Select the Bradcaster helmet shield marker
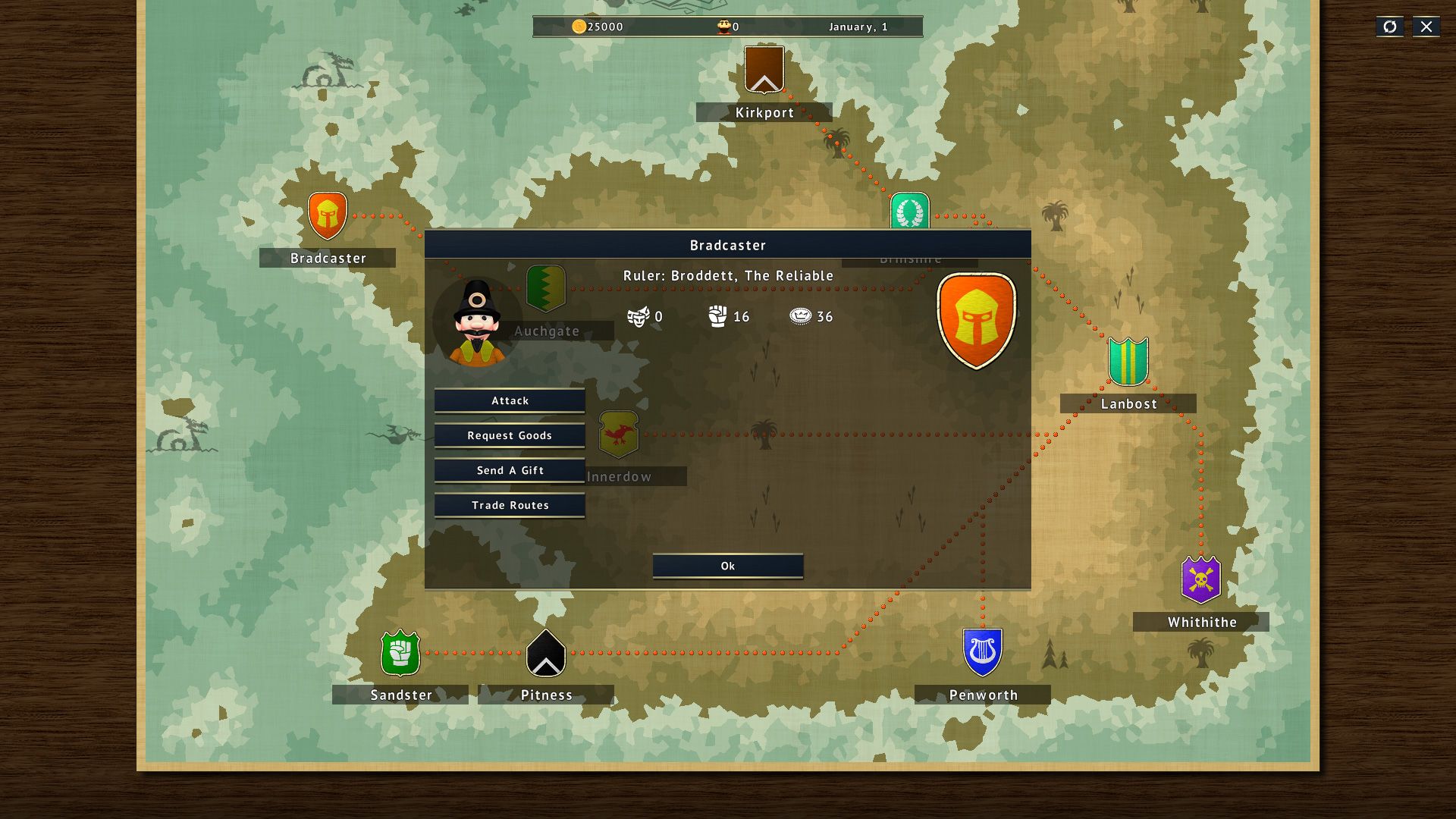1456x819 pixels. (328, 215)
